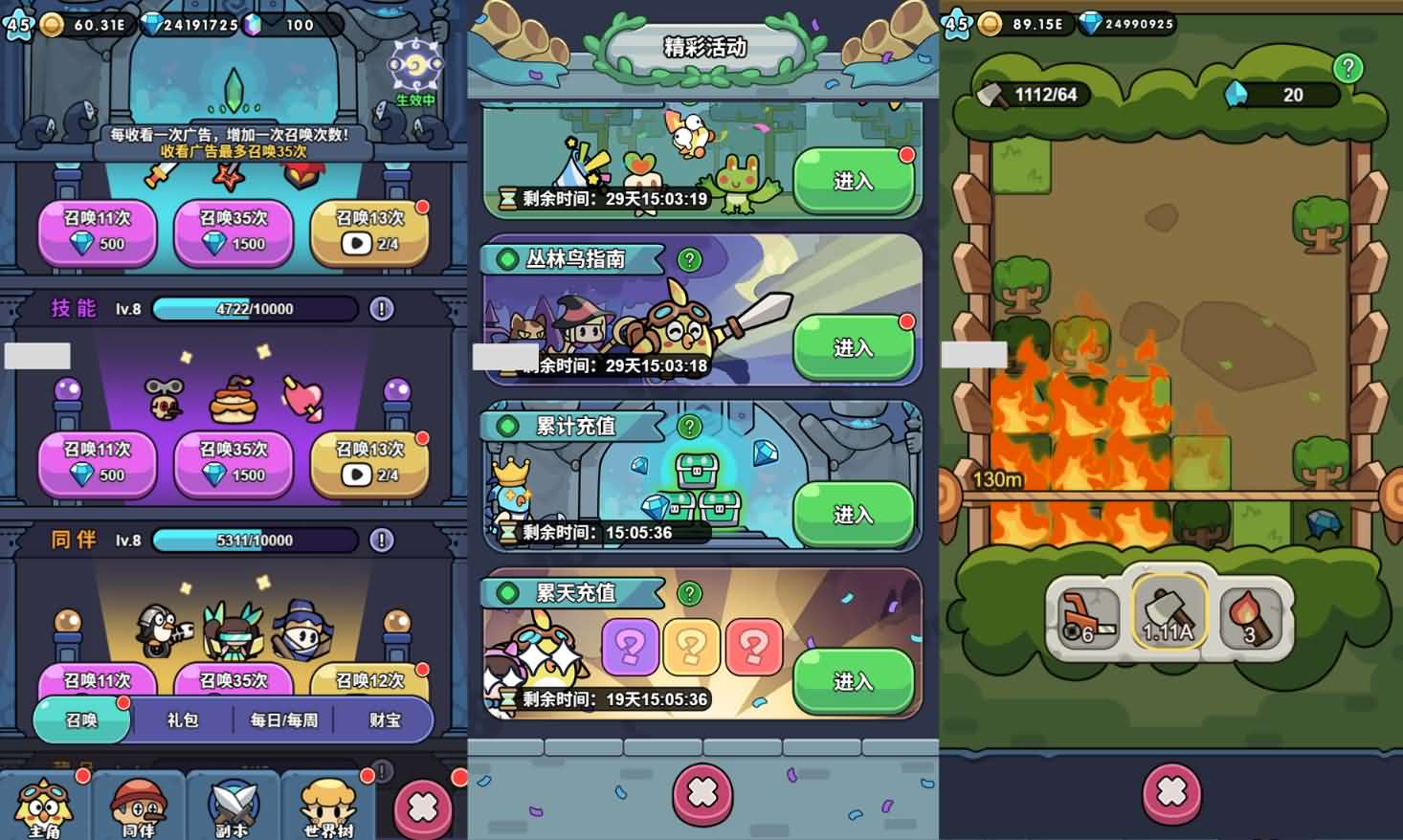Show help for 累天充值 event
This screenshot has width=1403, height=840.
tap(689, 594)
